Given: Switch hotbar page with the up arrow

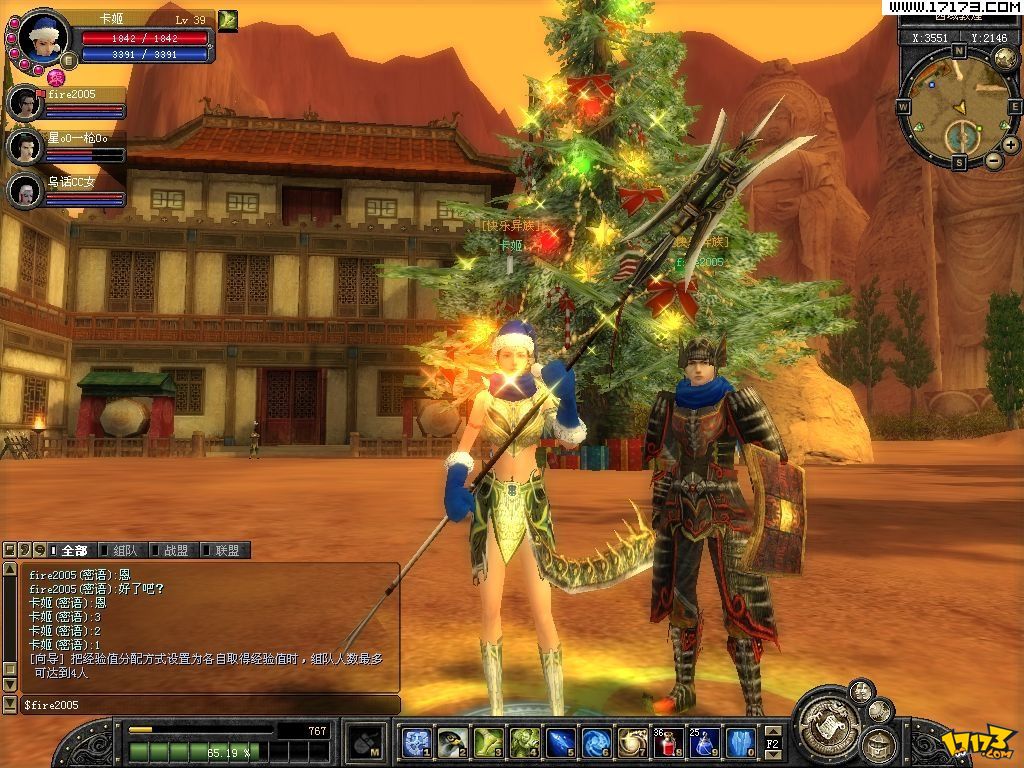Looking at the screenshot, I should coord(773,731).
